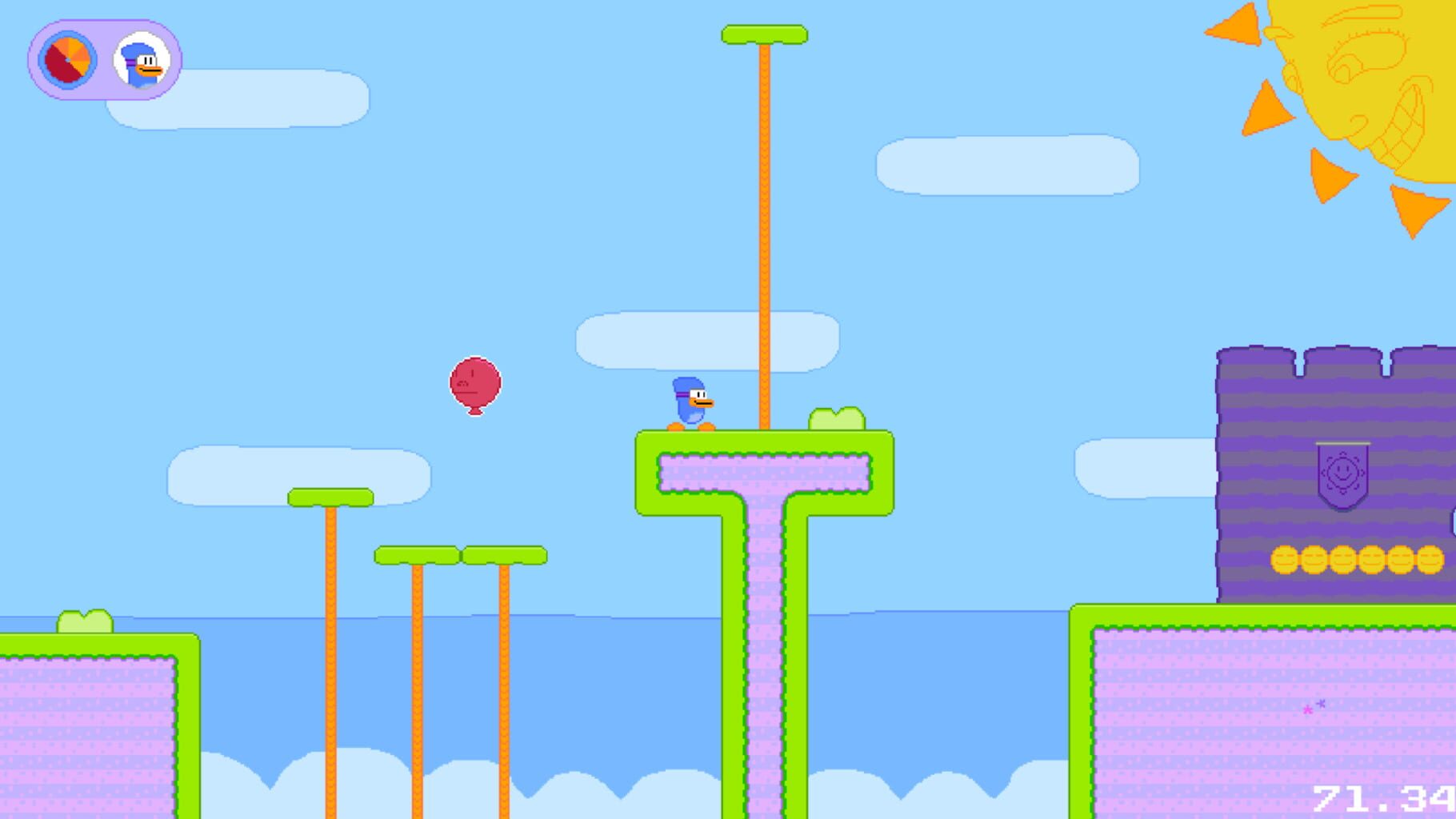Click the tall central orange pole
The image size is (1456, 819).
(766, 240)
